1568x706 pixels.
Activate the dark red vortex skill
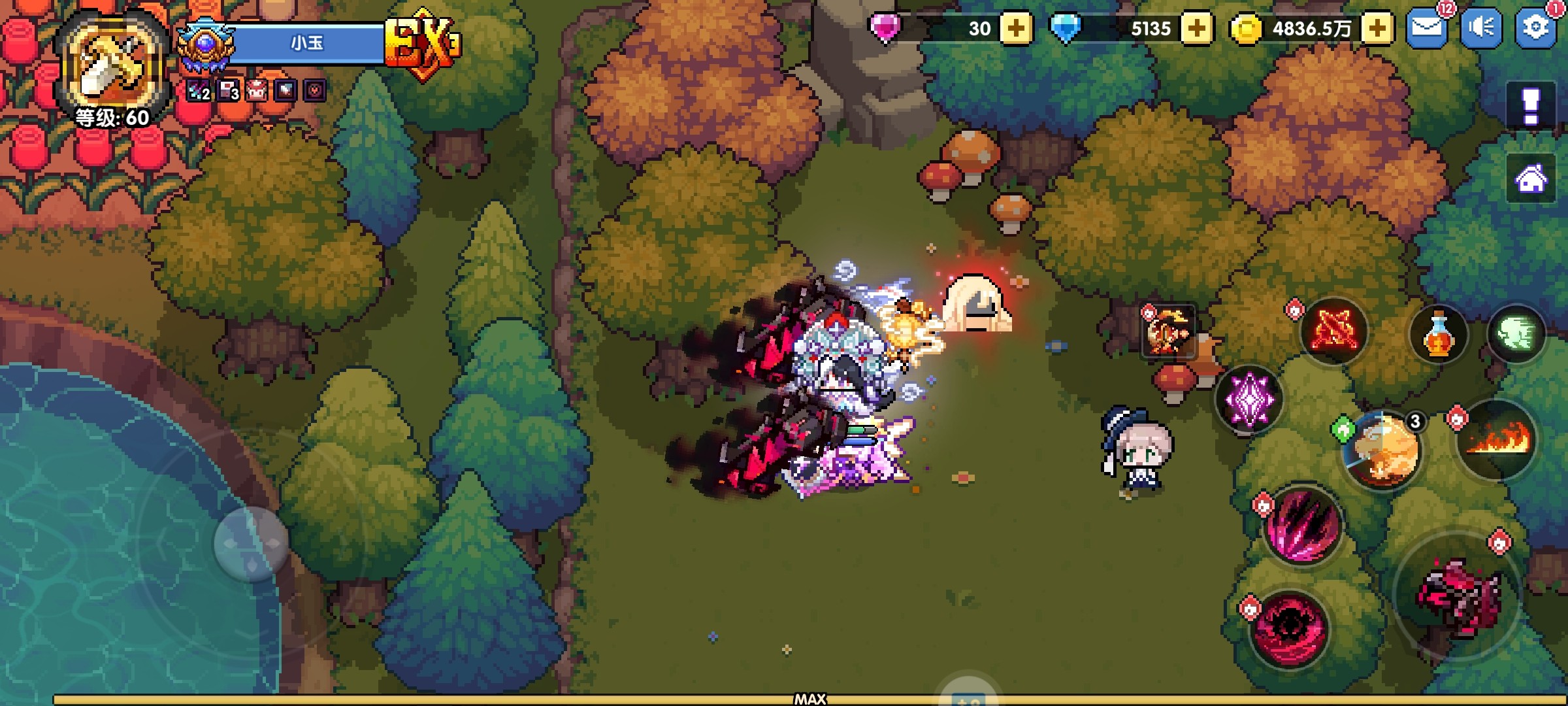[1289, 629]
